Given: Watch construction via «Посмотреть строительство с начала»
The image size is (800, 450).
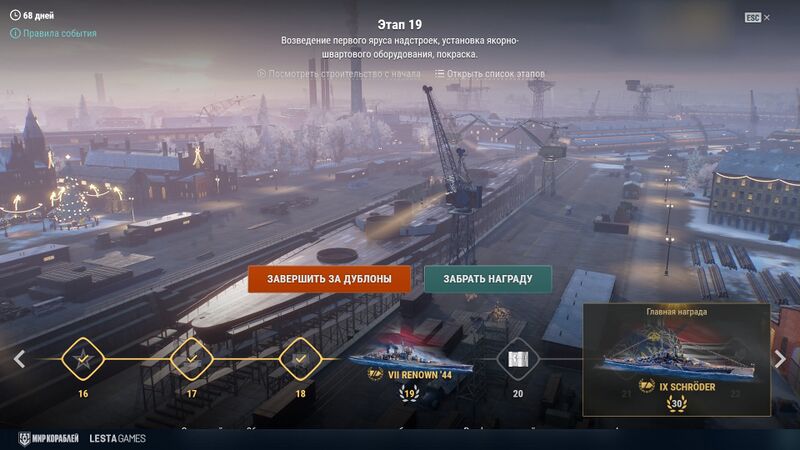Looking at the screenshot, I should tap(339, 73).
